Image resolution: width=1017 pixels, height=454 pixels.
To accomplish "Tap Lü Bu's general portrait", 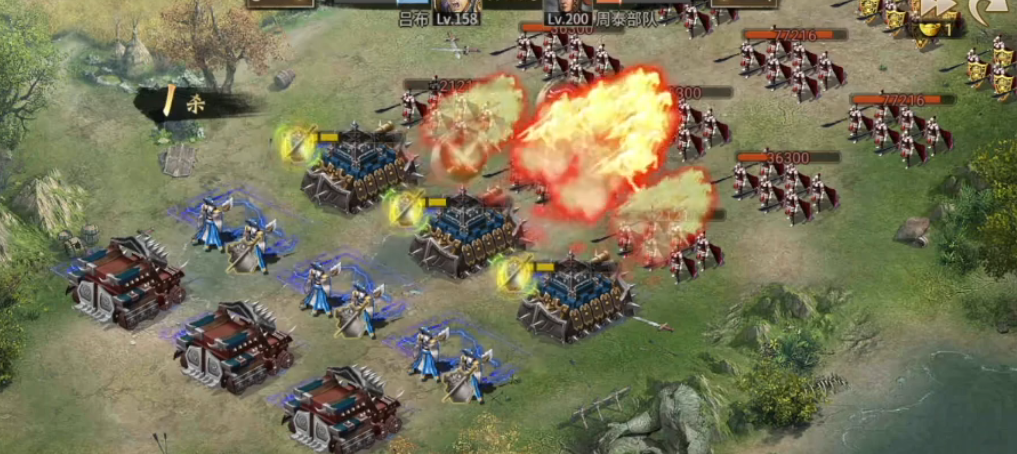I will click(456, 6).
